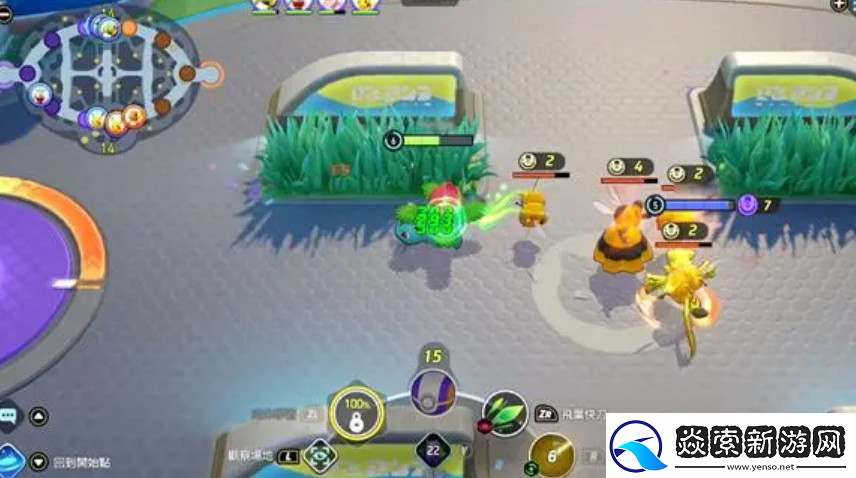Toggle the eye-shaped camera view icon
The image size is (856, 478).
pos(319,455)
